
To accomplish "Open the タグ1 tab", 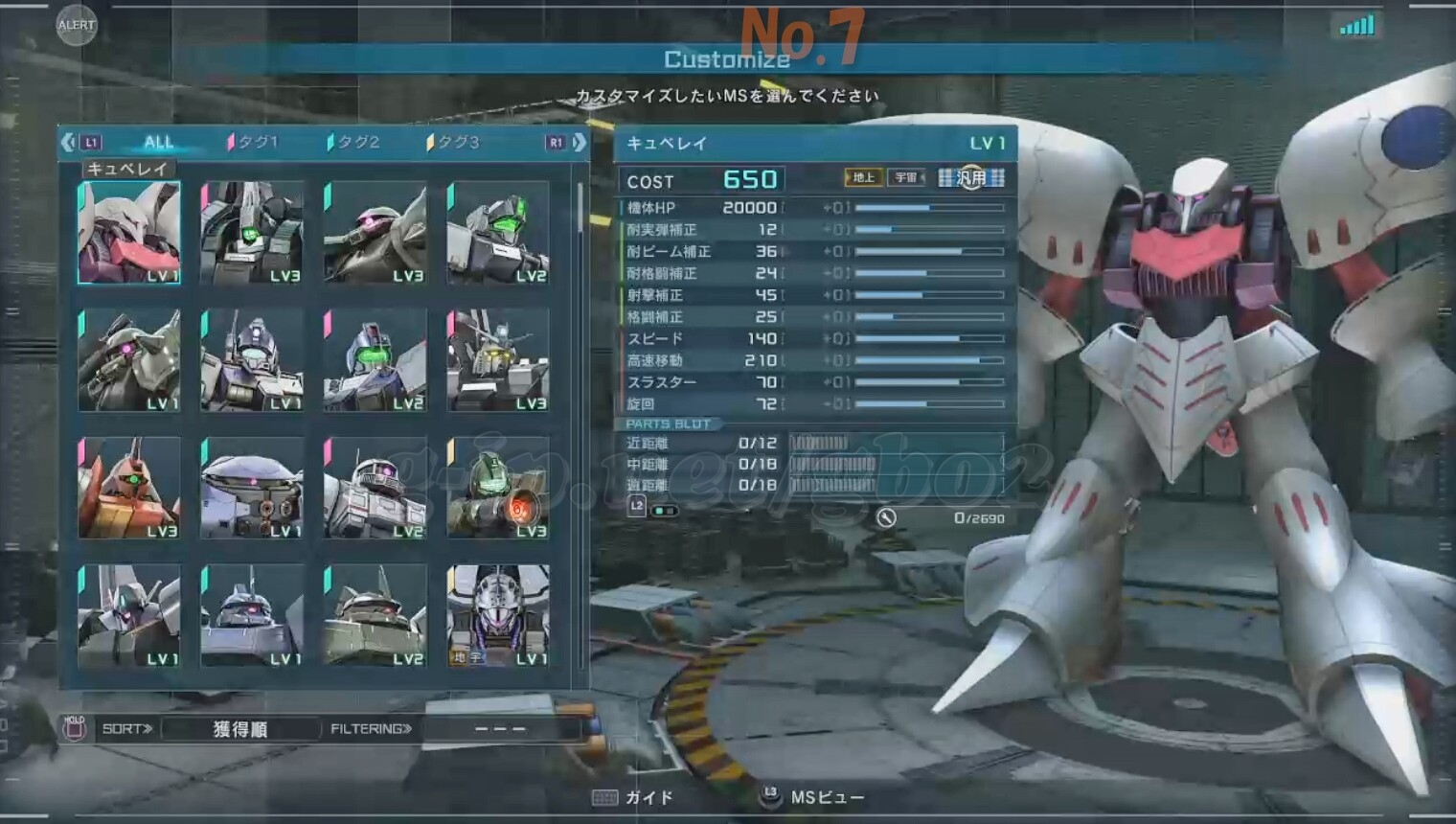I will (x=254, y=143).
